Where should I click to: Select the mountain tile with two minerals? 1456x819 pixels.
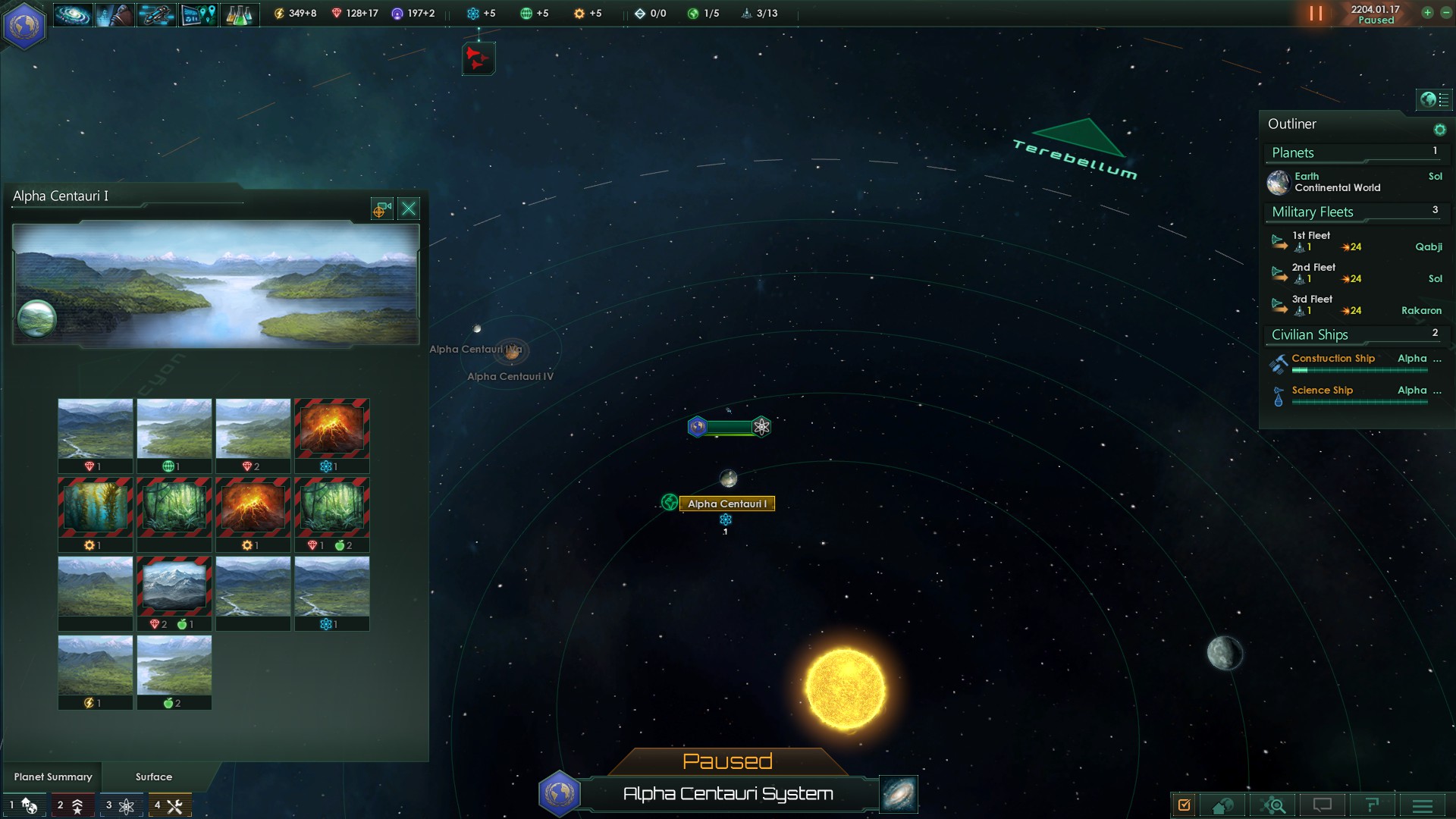174,586
